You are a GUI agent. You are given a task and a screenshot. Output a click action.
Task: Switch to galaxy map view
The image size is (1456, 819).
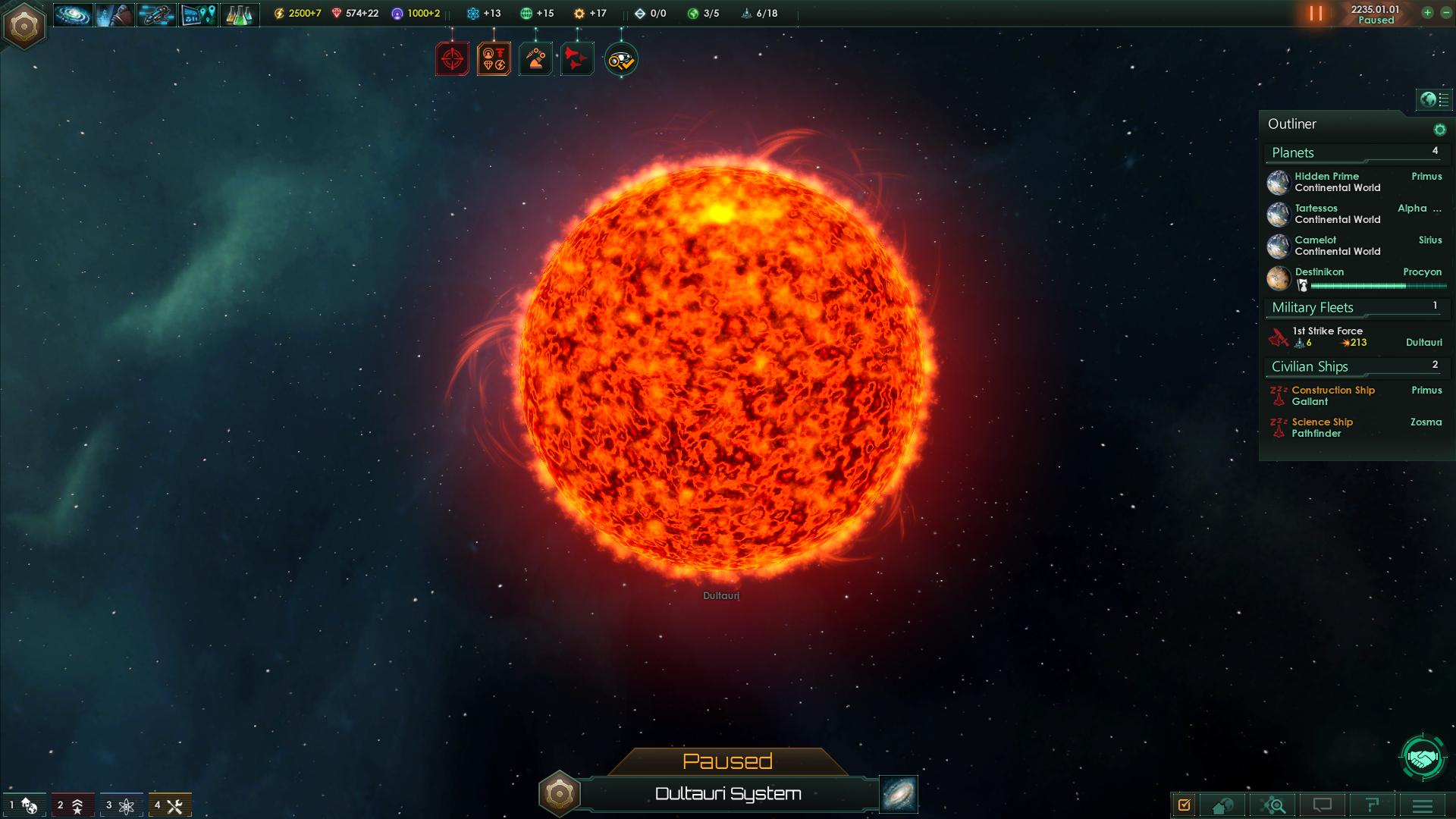[x=899, y=794]
